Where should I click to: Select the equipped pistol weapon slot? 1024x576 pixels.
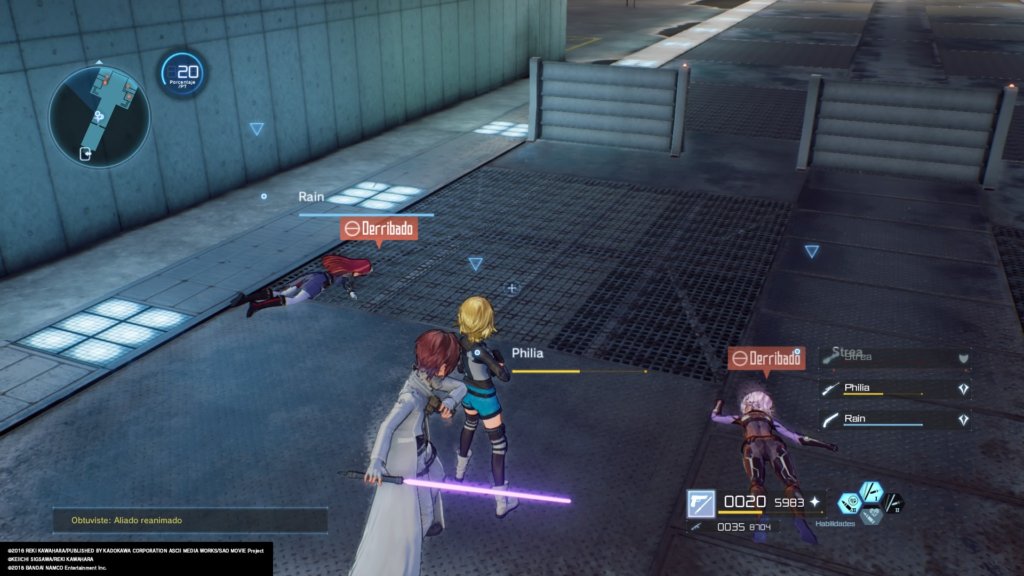pos(701,503)
